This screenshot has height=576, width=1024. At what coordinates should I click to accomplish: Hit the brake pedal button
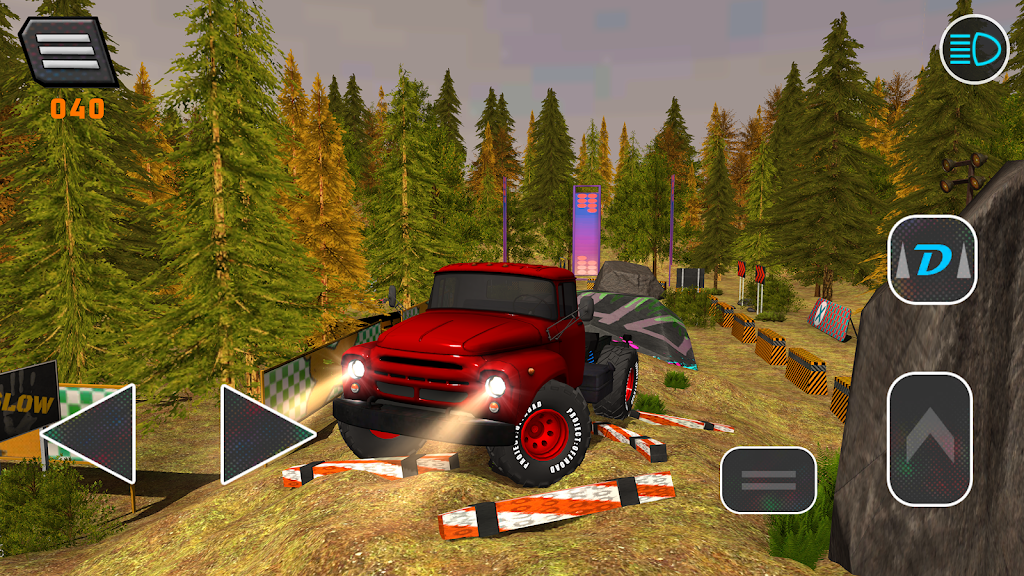point(768,480)
